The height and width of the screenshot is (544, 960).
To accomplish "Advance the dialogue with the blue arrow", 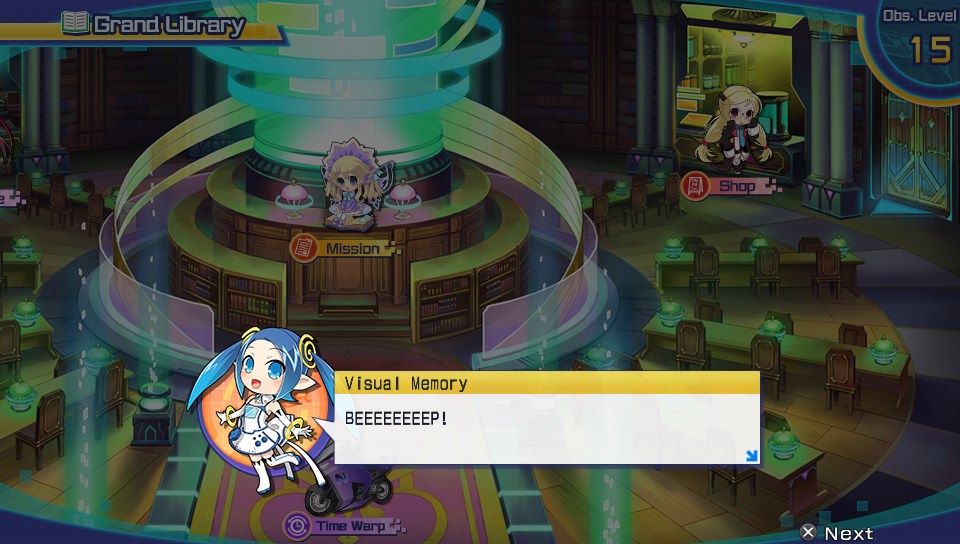I will point(751,456).
